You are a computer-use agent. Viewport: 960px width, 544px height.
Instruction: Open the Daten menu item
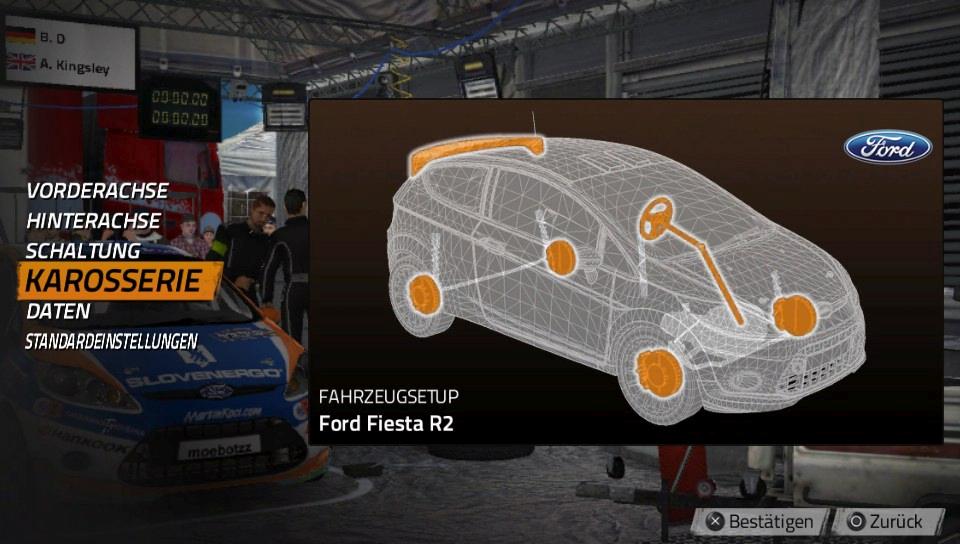coord(58,311)
